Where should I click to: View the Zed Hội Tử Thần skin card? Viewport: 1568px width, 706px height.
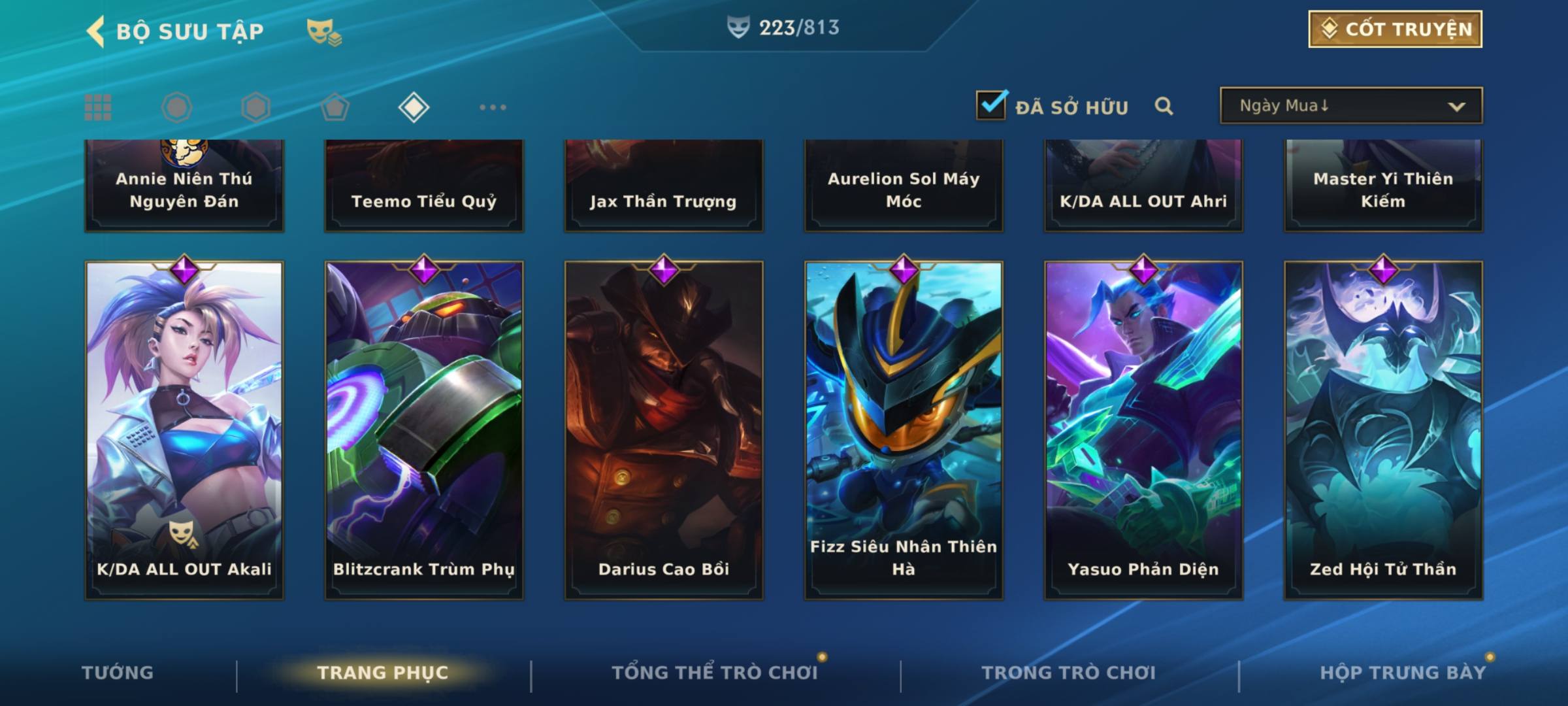click(1383, 430)
